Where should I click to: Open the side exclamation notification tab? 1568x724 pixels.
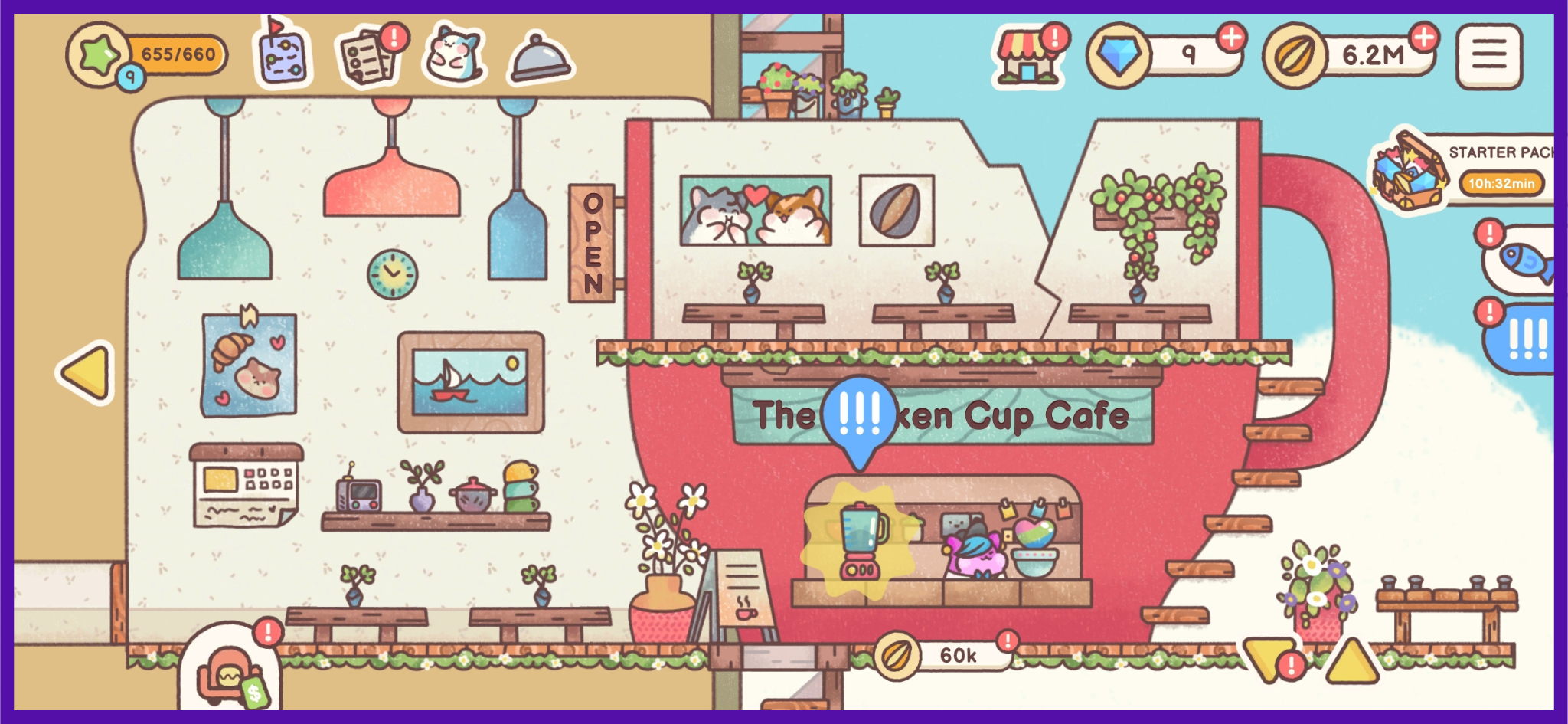1525,339
